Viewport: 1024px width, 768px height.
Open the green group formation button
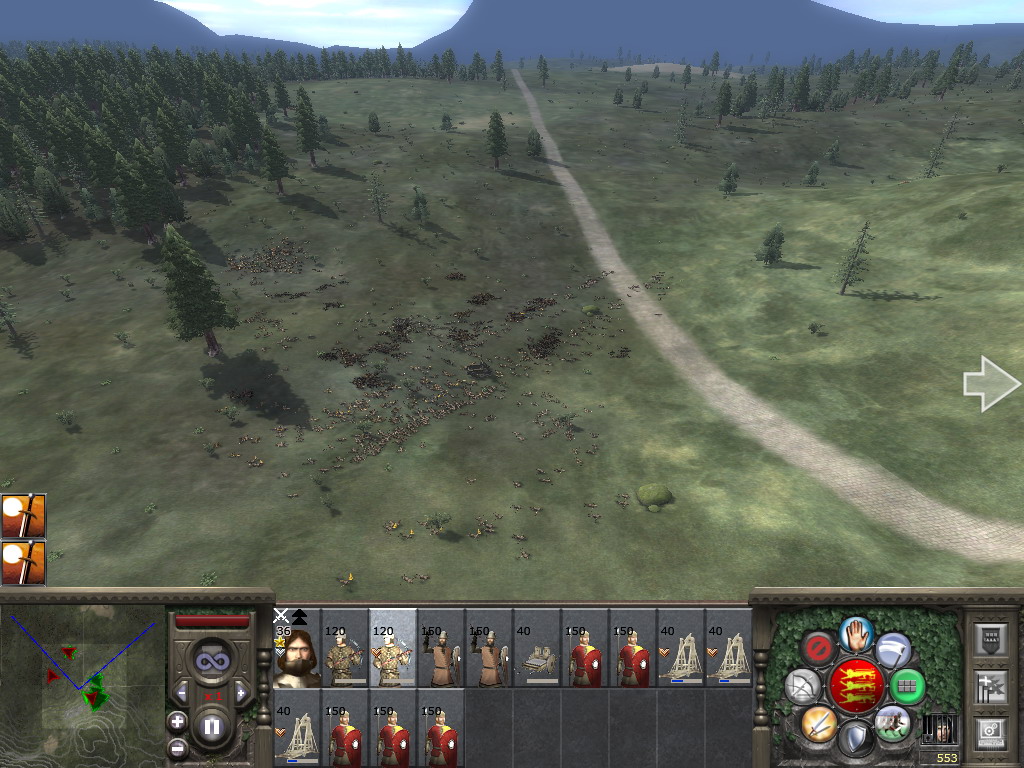click(907, 686)
